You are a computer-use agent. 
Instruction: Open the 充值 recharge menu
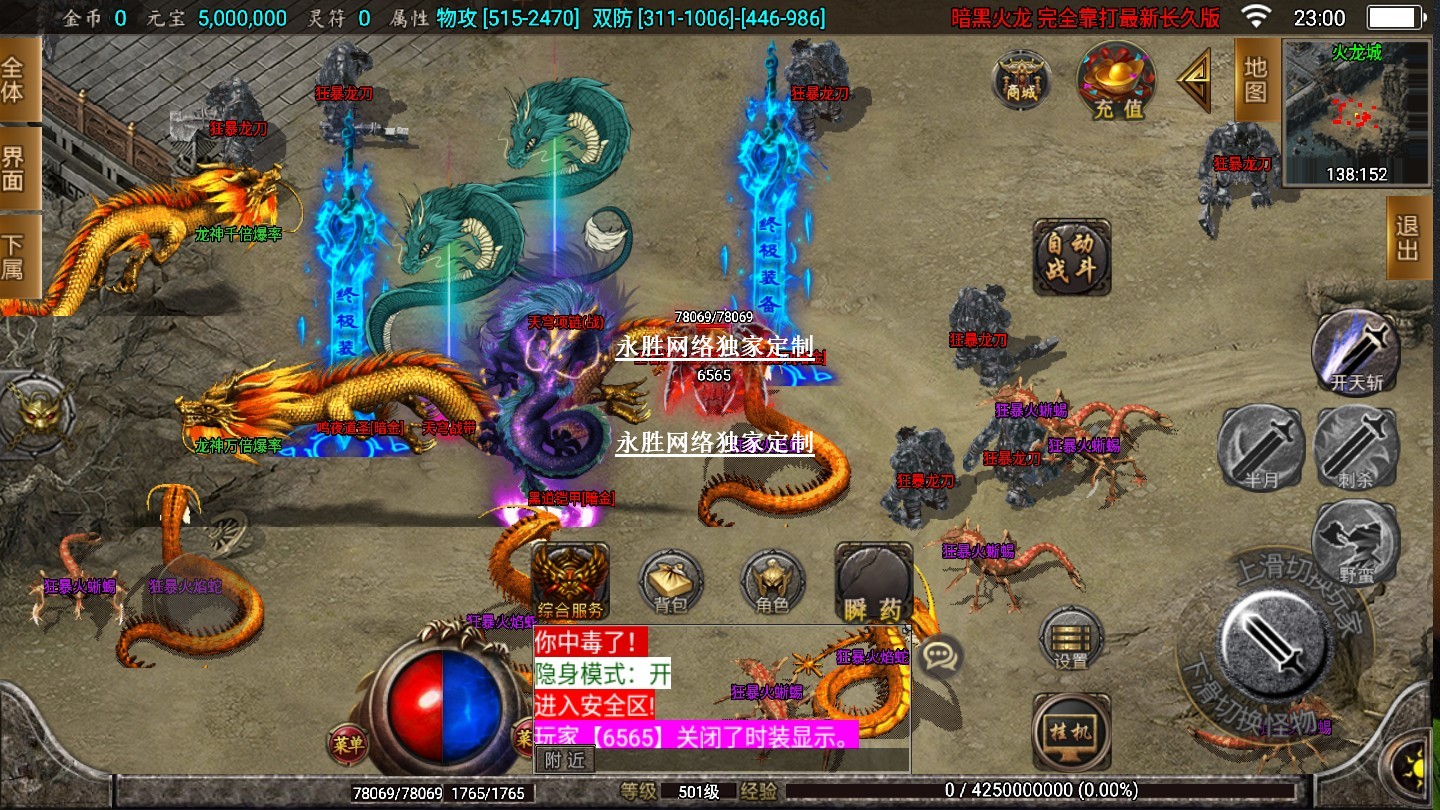tap(1116, 80)
